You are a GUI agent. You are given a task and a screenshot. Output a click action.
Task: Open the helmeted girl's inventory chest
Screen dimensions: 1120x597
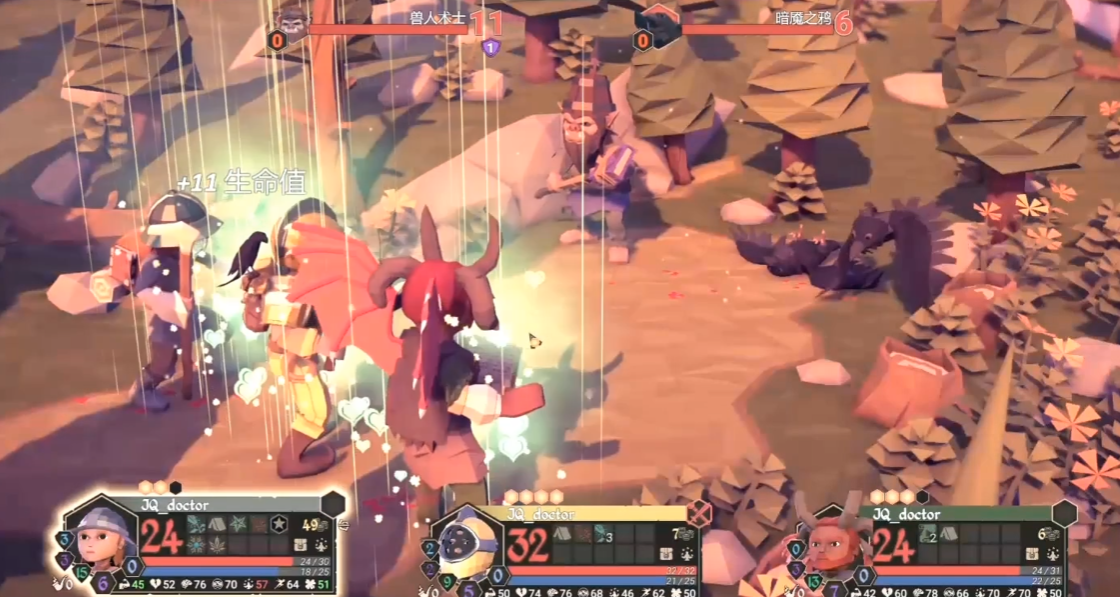coord(300,544)
